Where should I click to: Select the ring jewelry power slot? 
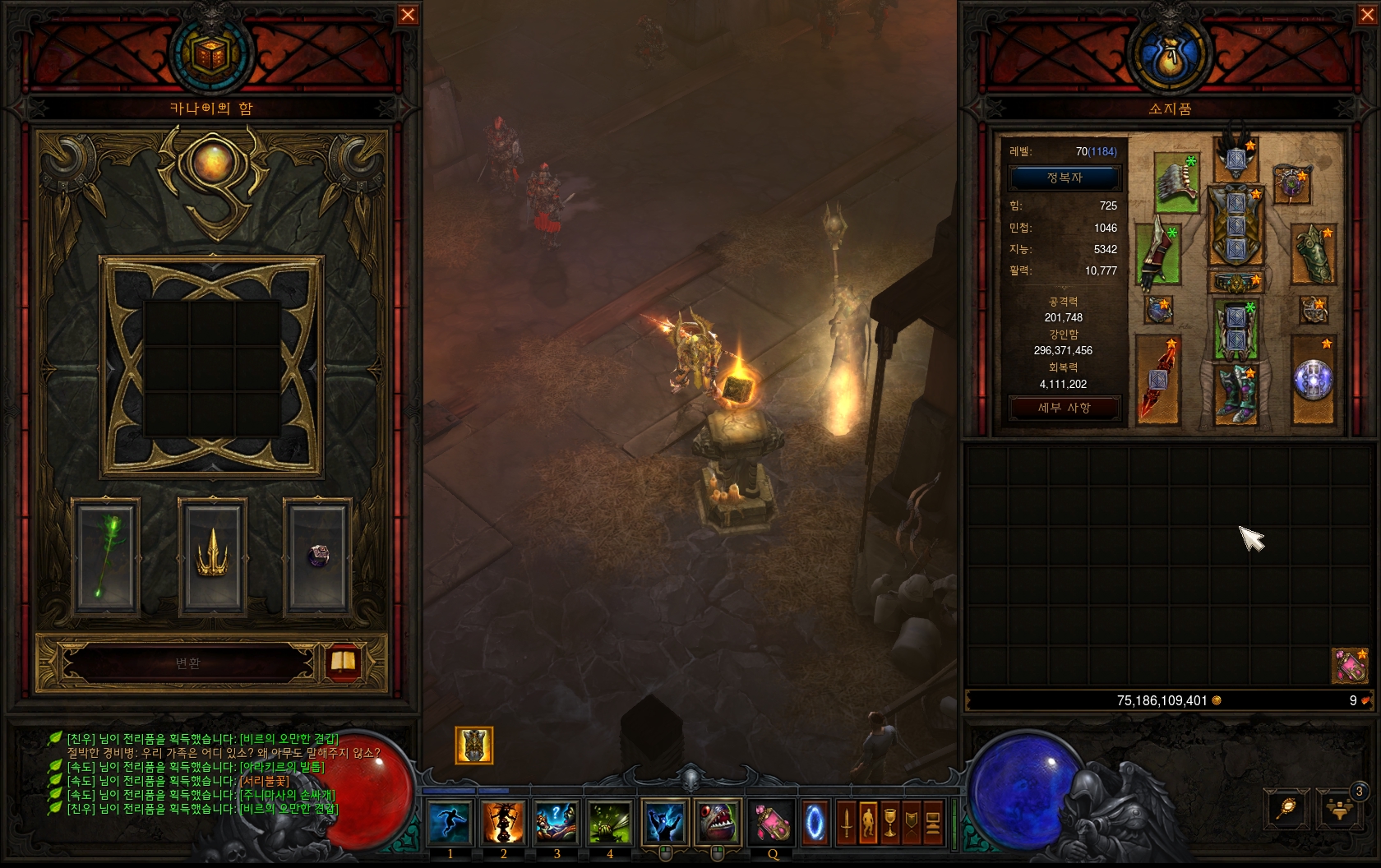click(318, 556)
